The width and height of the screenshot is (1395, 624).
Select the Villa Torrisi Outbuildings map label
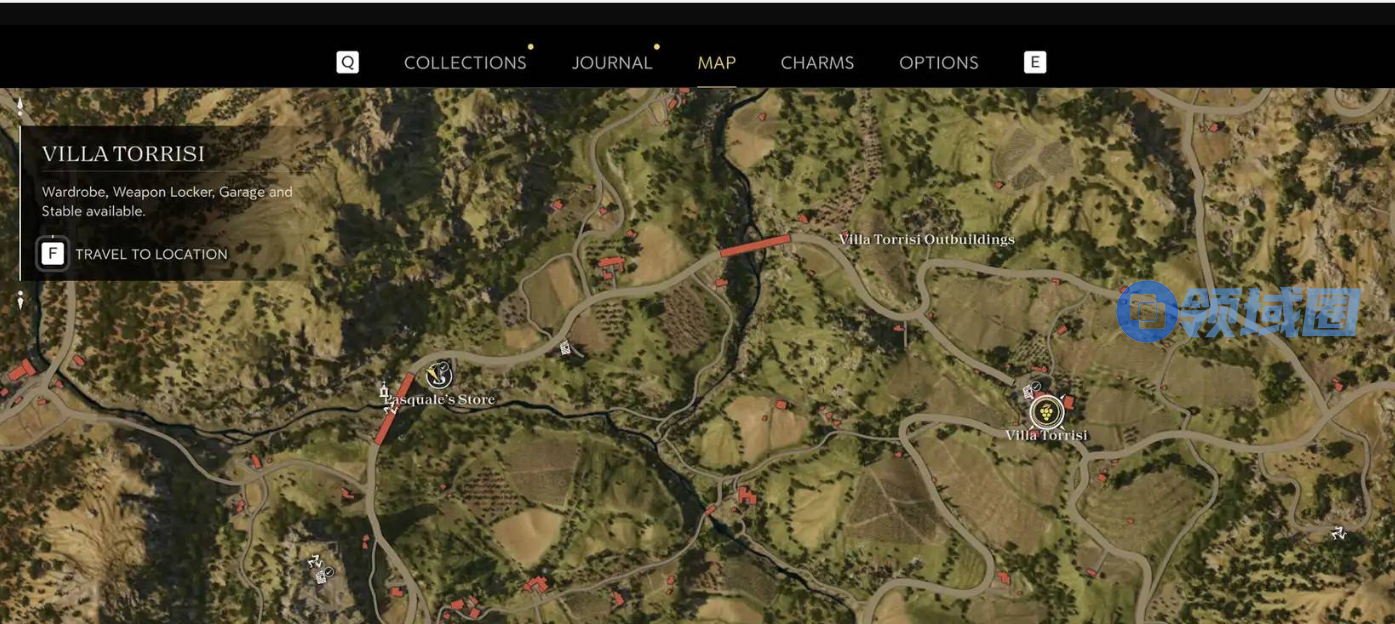pos(926,239)
